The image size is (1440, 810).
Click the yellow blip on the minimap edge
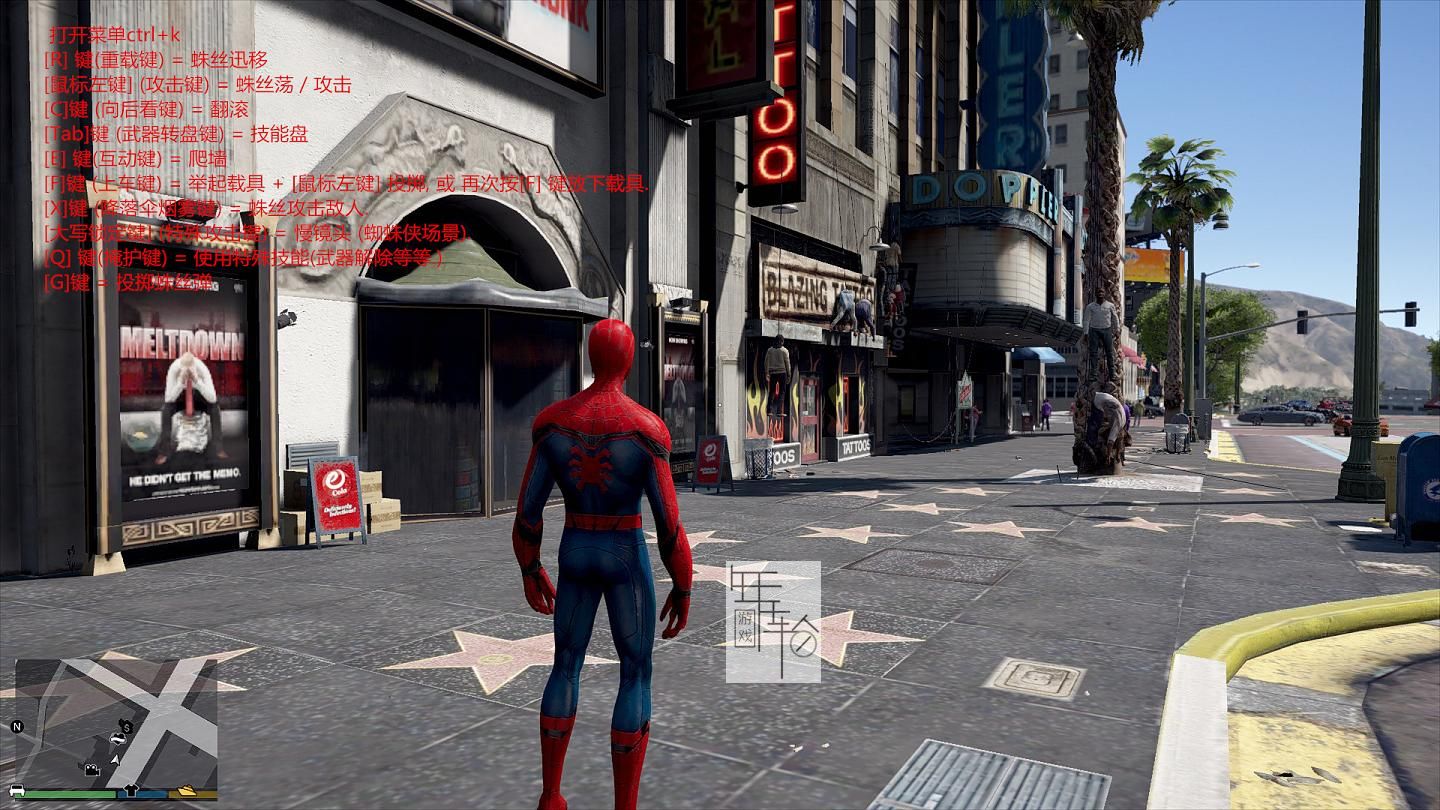click(187, 791)
